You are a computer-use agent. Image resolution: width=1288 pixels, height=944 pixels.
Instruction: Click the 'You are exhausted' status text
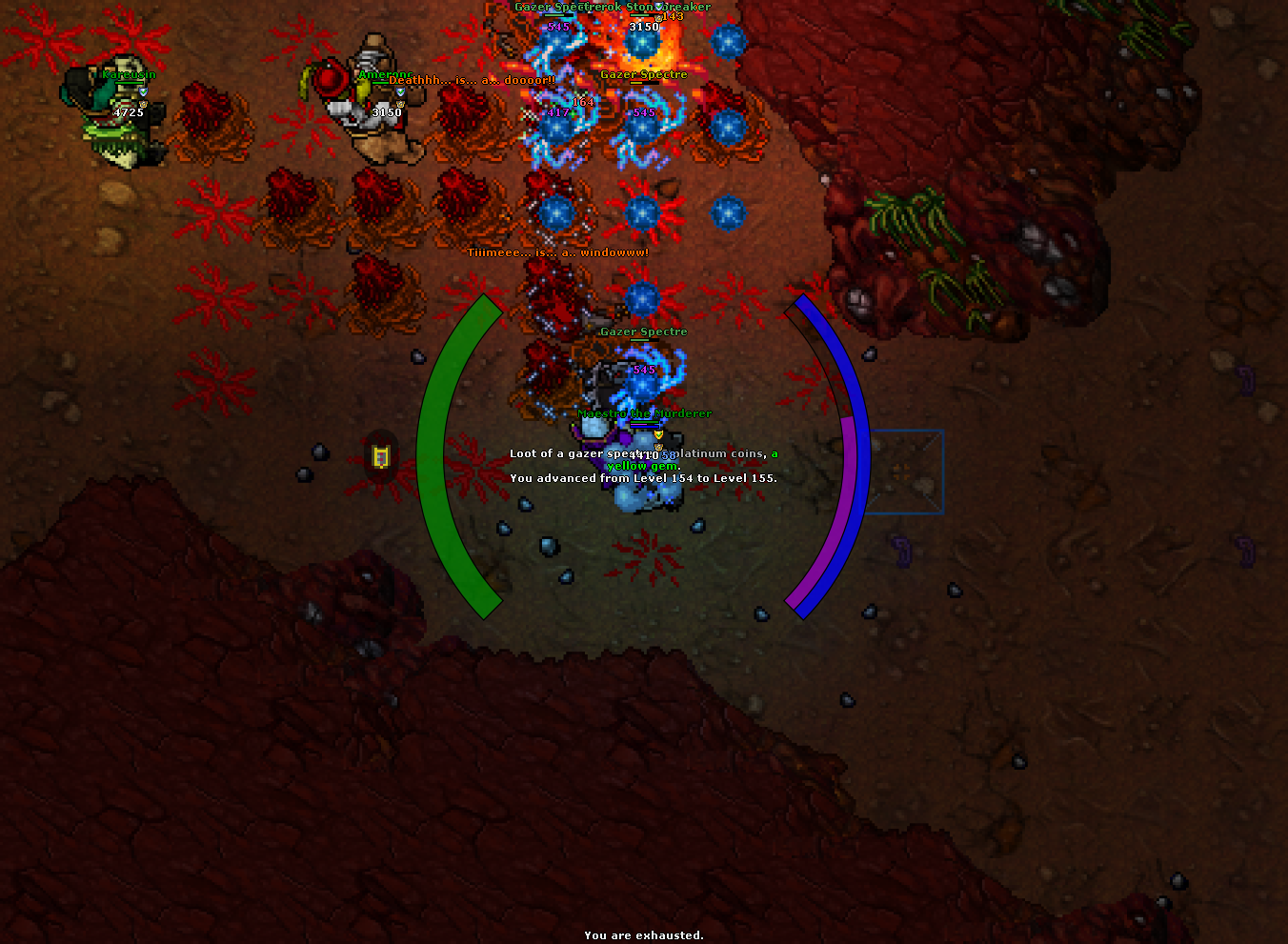tap(643, 935)
